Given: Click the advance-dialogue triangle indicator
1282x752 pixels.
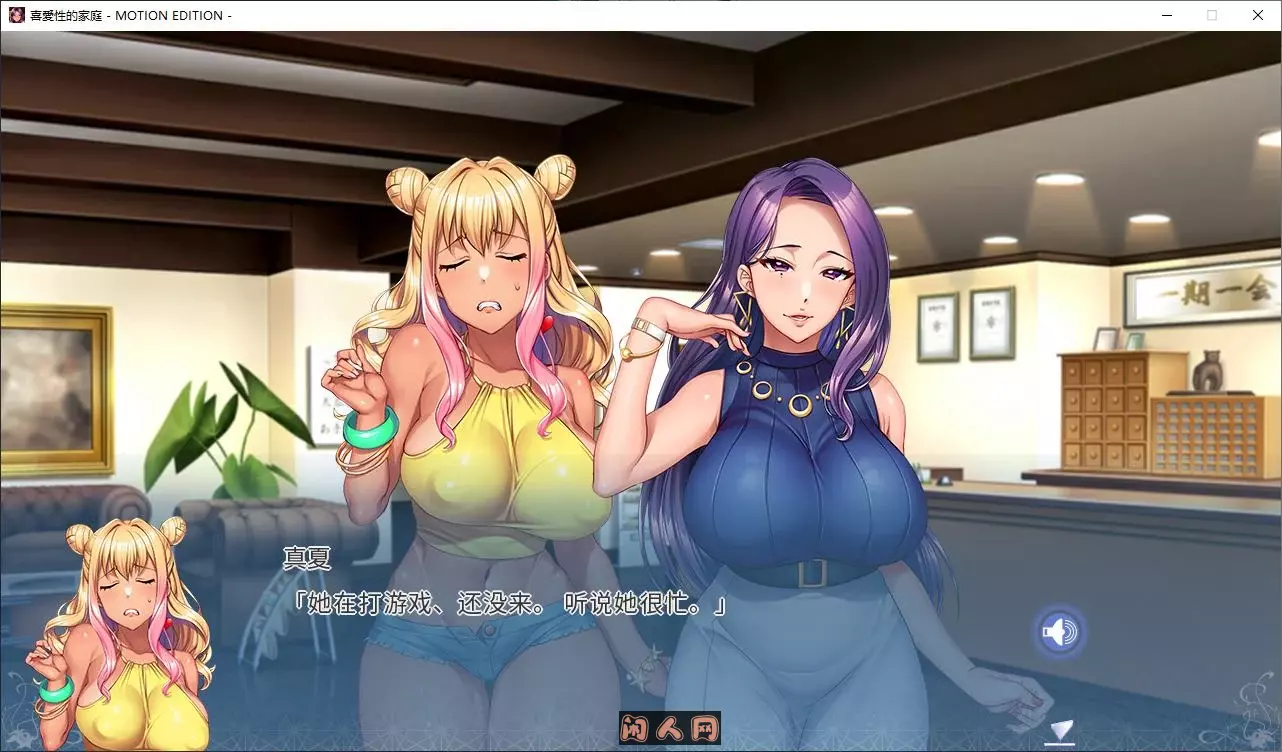Looking at the screenshot, I should coord(1062,728).
